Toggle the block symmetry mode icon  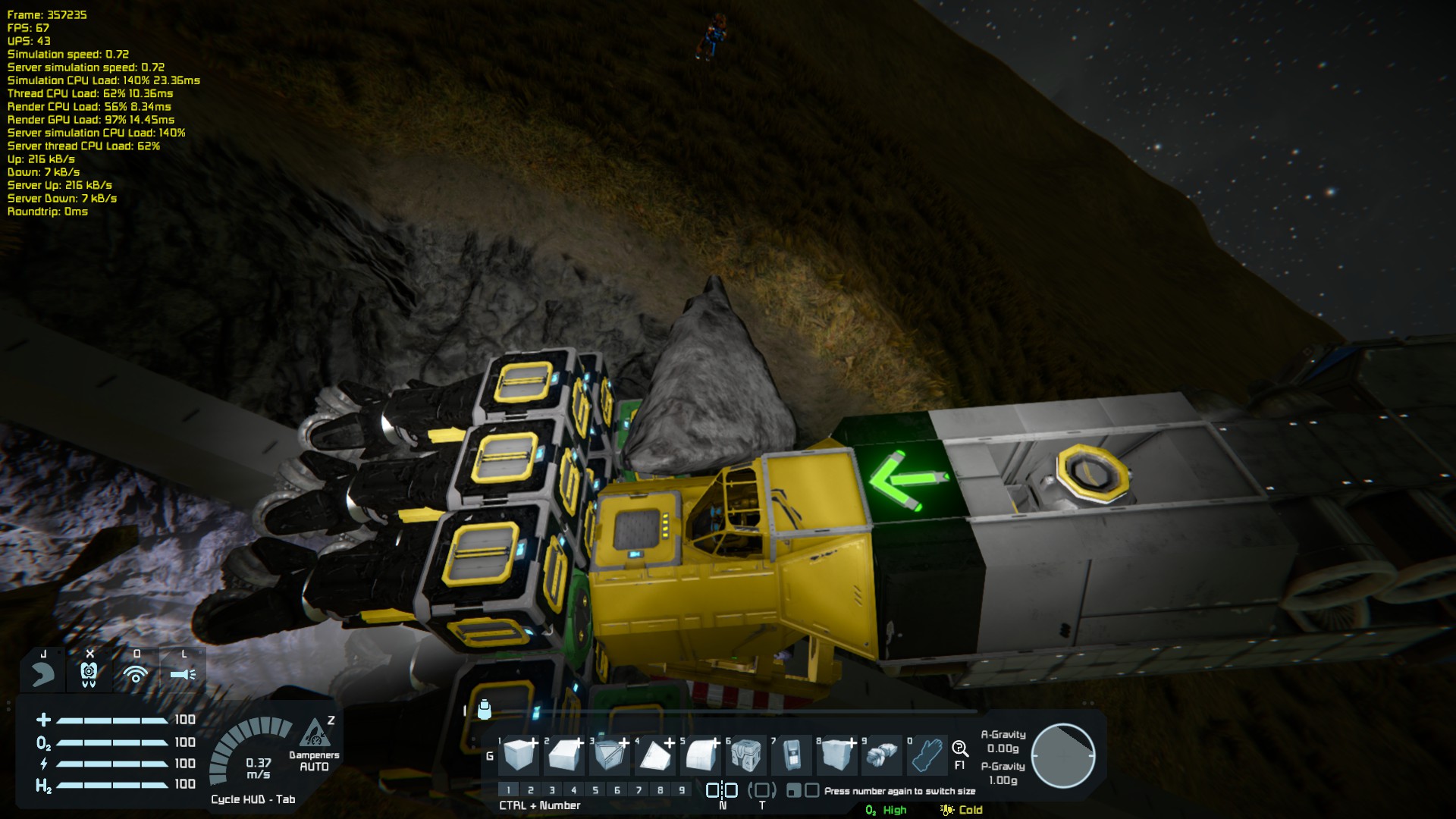click(x=722, y=790)
